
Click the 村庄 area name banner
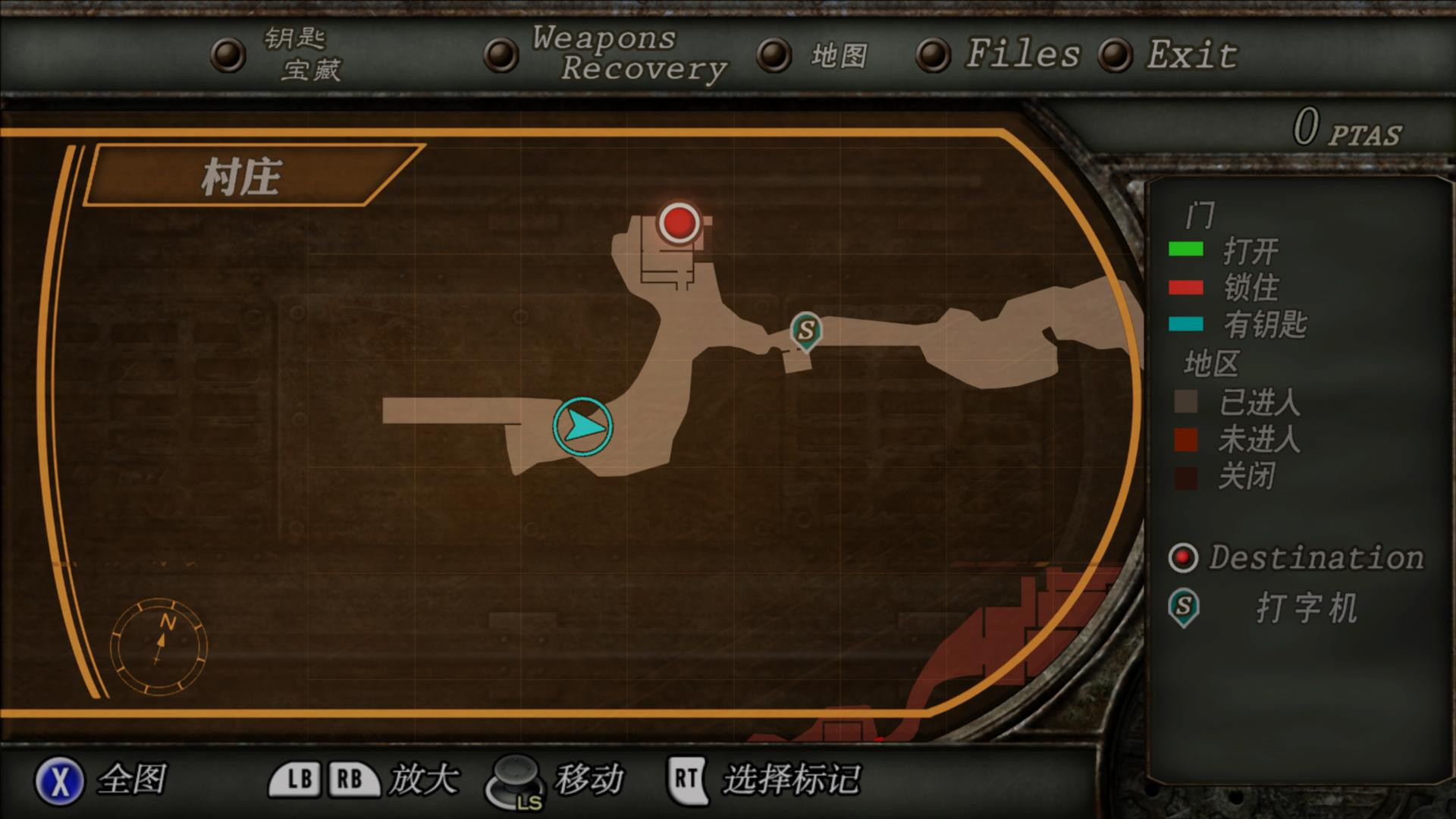point(241,177)
